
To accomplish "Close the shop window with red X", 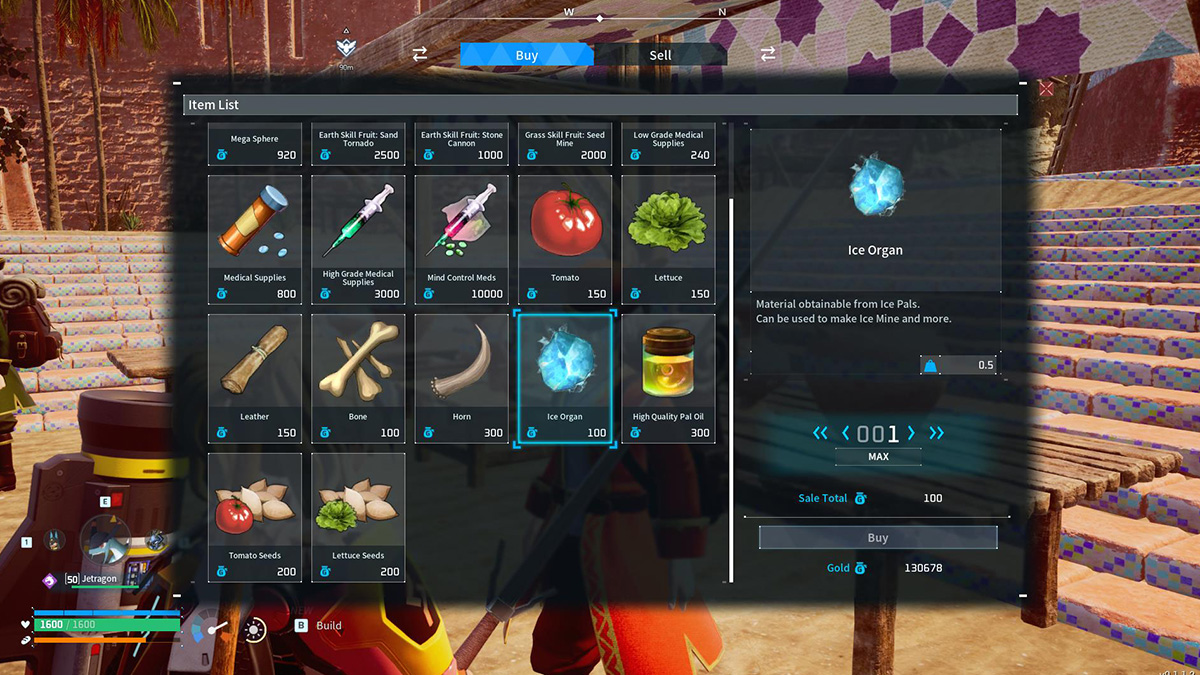I will [1046, 89].
